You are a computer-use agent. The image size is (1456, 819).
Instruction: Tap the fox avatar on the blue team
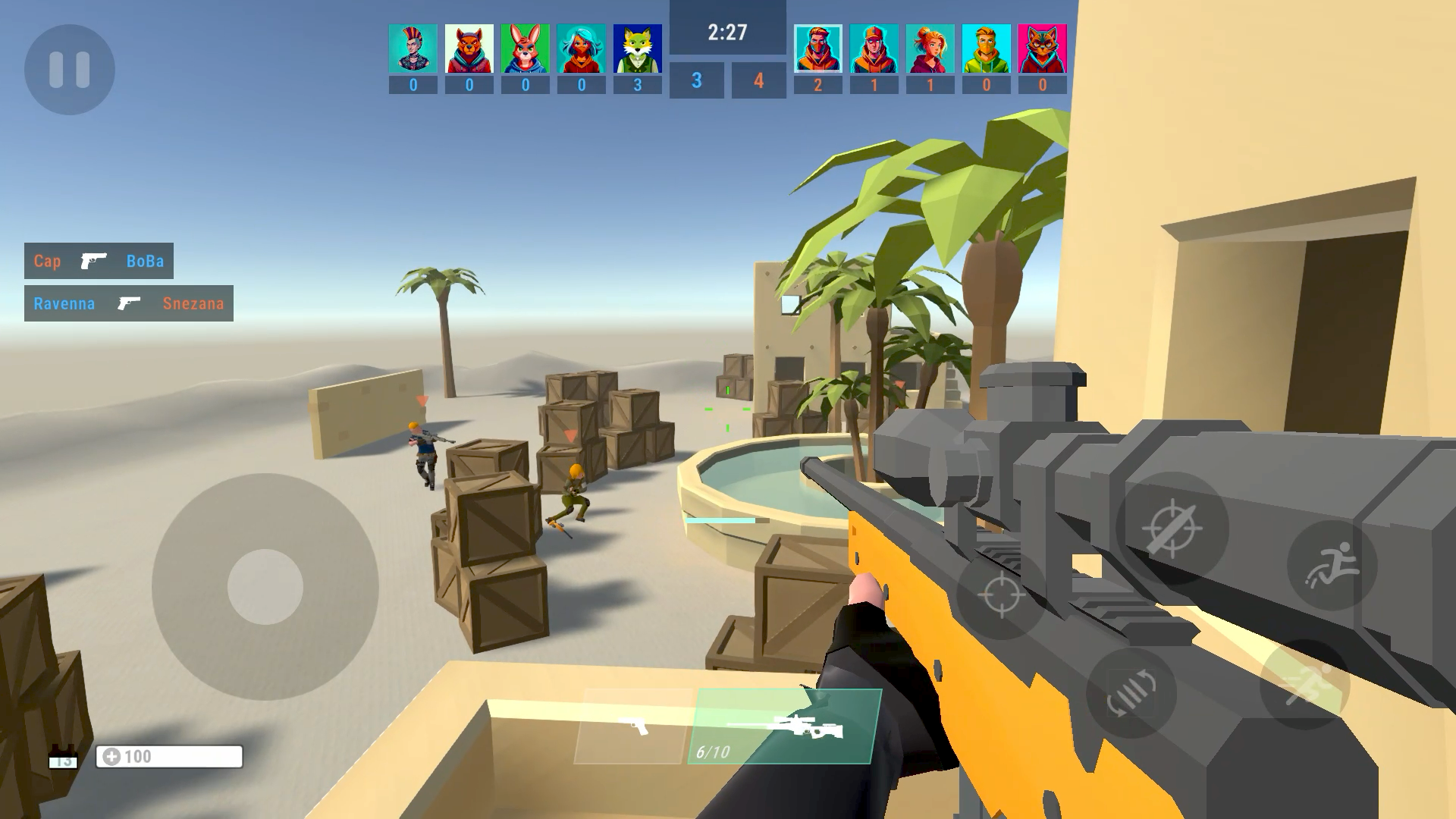coord(637,48)
